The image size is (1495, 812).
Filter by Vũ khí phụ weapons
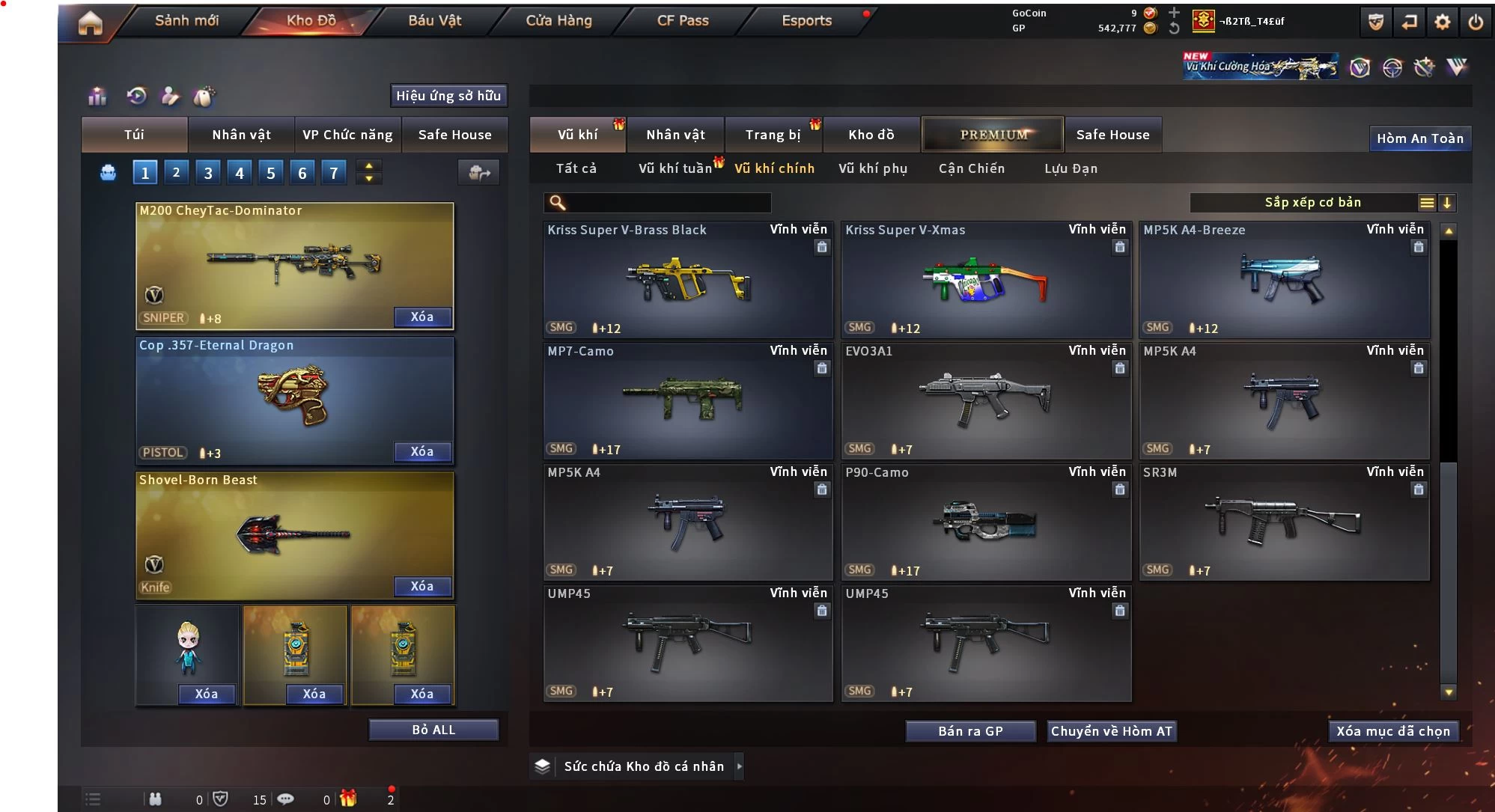[x=872, y=168]
